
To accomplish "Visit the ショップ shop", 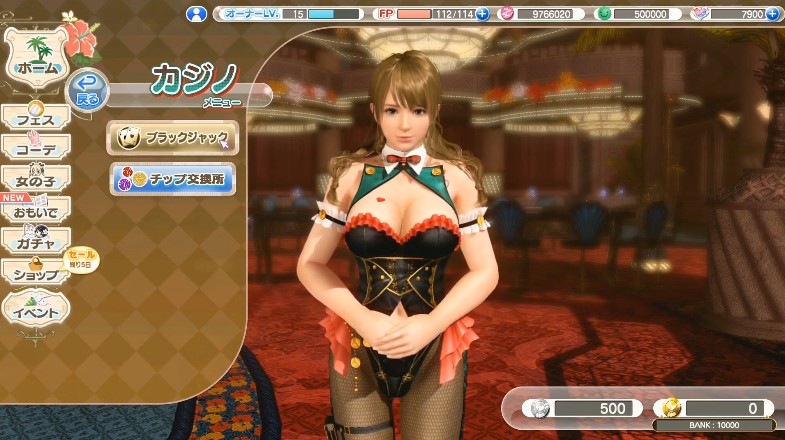I will 35,273.
